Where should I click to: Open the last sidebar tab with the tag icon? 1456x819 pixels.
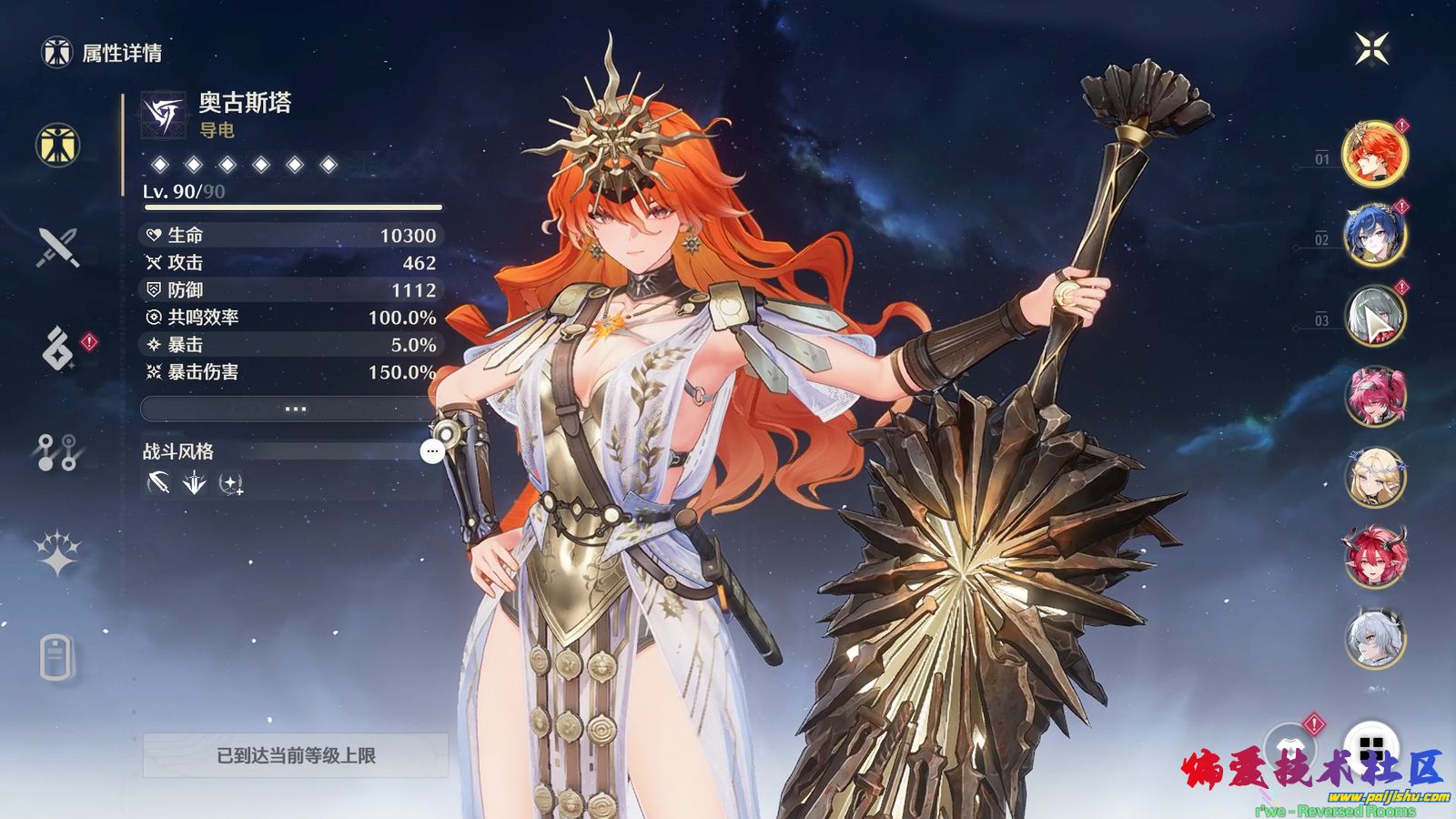(56, 657)
